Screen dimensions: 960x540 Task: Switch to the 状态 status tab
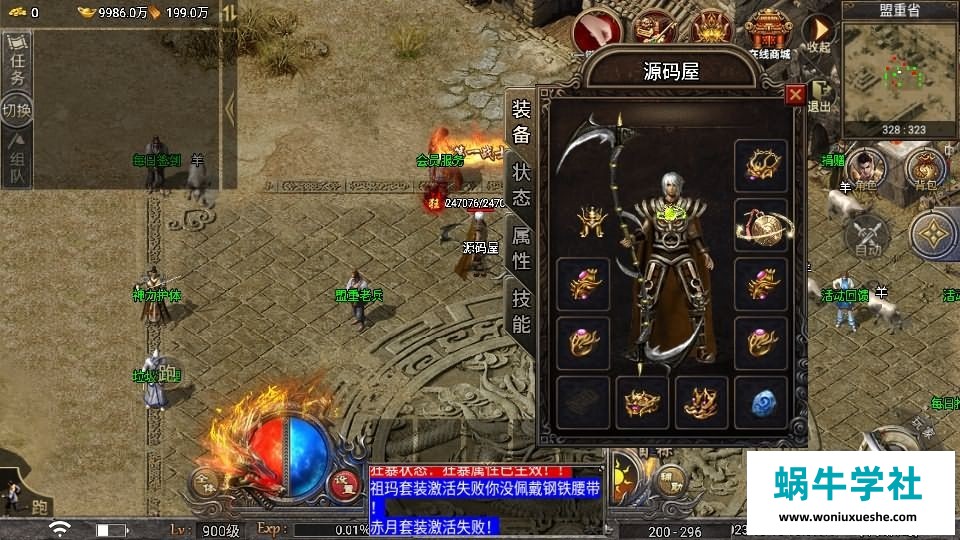(x=521, y=183)
